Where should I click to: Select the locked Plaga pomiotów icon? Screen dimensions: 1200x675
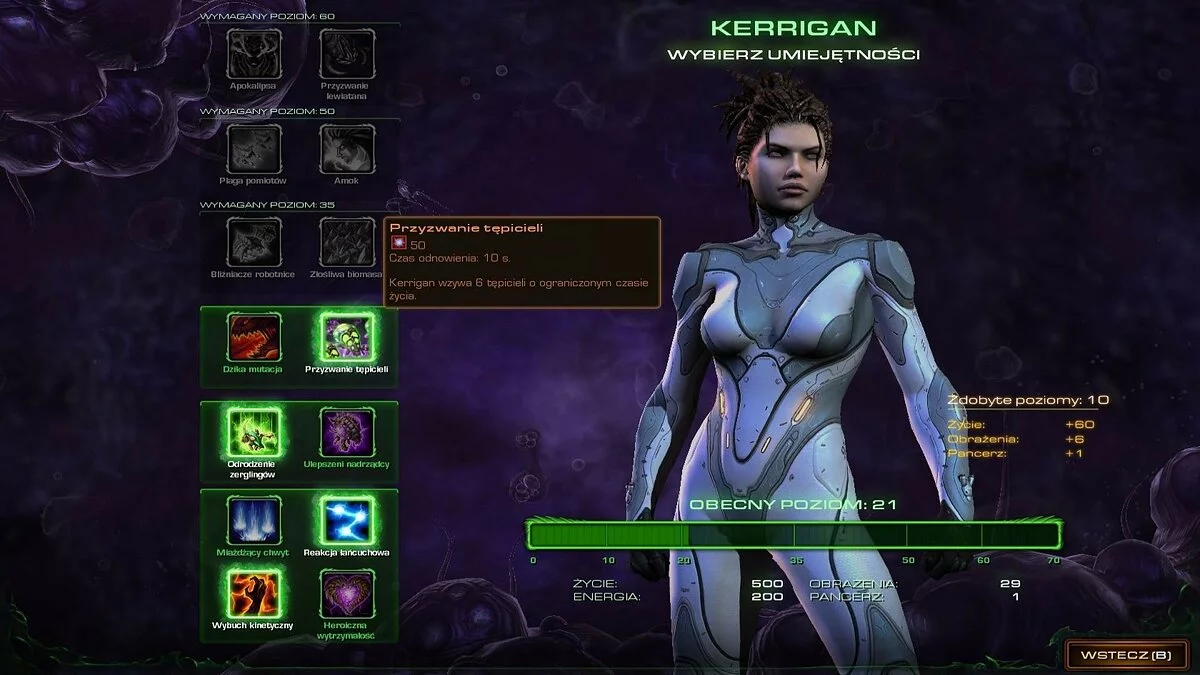(x=254, y=149)
